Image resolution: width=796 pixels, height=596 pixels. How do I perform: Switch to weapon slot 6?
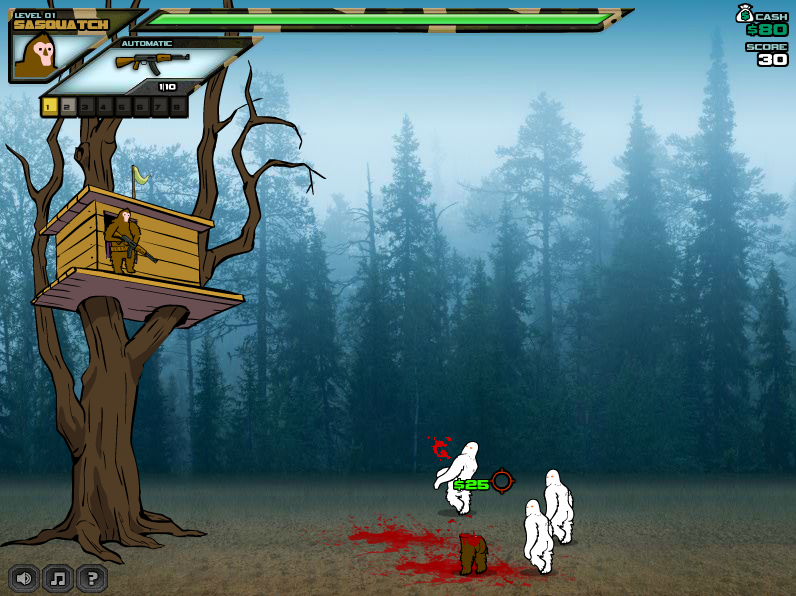point(141,106)
